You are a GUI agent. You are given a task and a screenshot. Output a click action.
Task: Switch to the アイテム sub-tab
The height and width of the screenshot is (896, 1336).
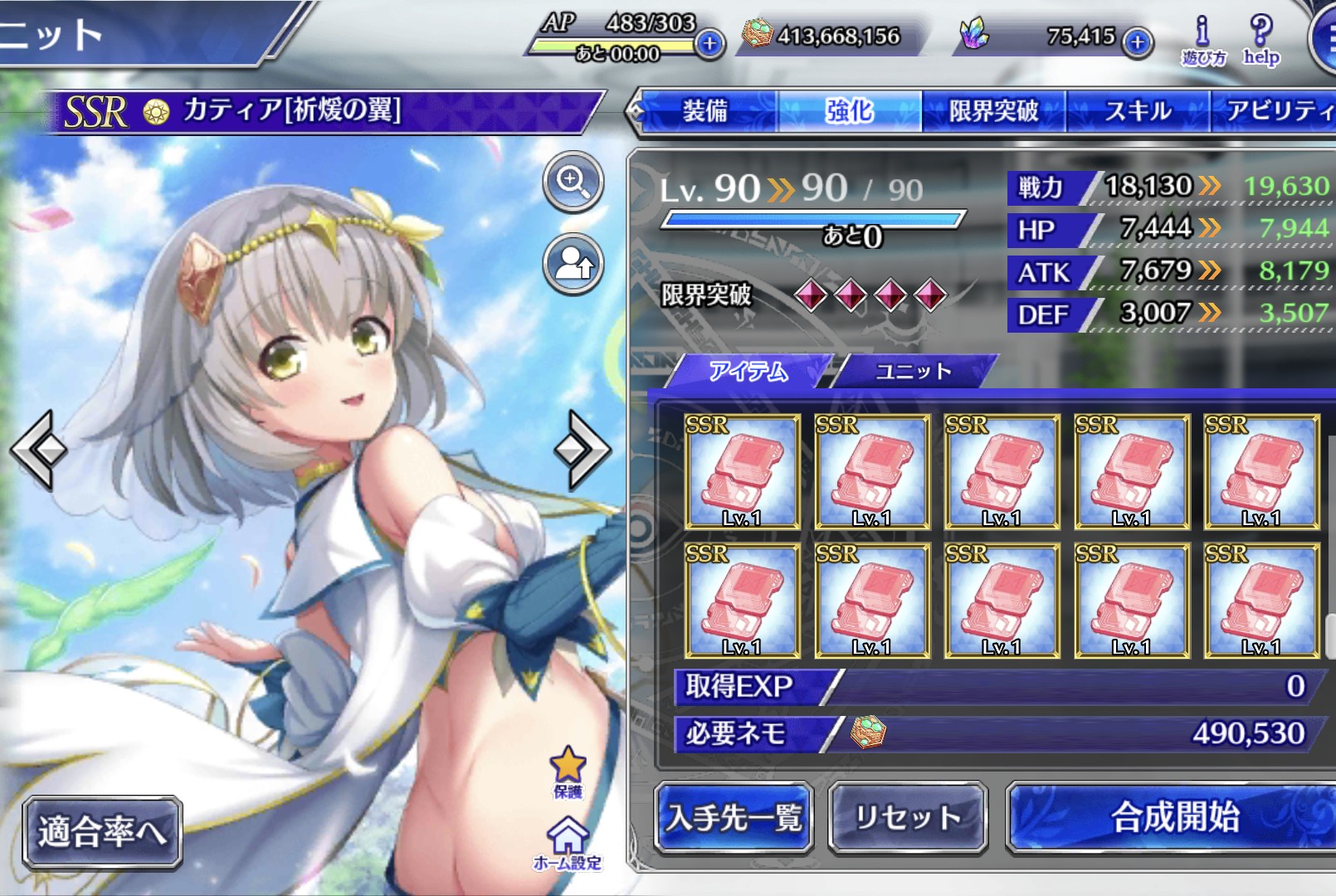[748, 371]
